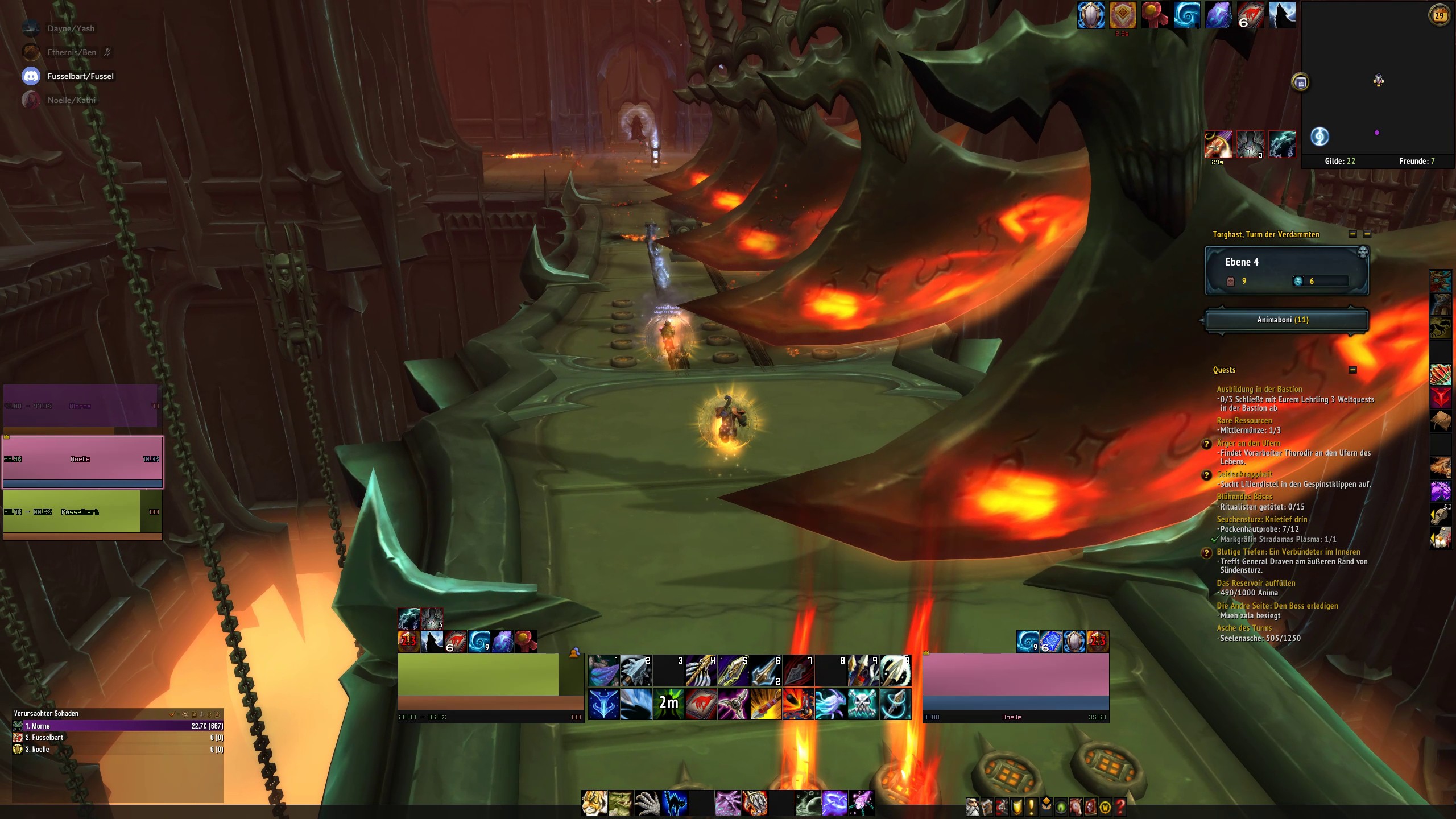This screenshot has width=1456, height=819.
Task: Activate the skull and crossbones ability
Action: tap(863, 704)
